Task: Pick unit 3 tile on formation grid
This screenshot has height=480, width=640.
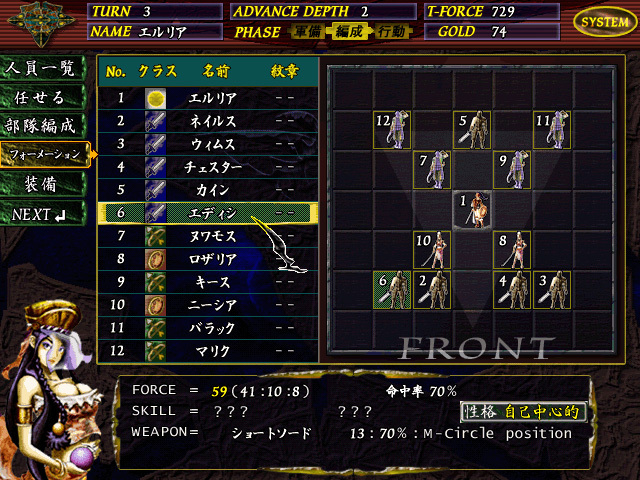Action: pos(553,290)
